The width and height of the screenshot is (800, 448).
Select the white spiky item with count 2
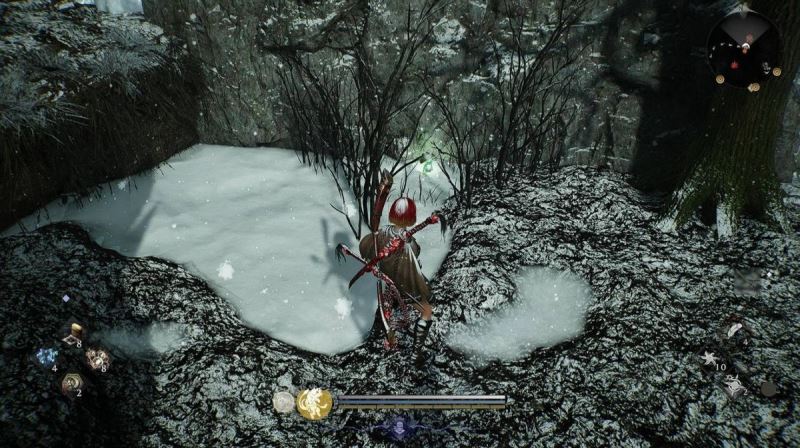(x=735, y=385)
